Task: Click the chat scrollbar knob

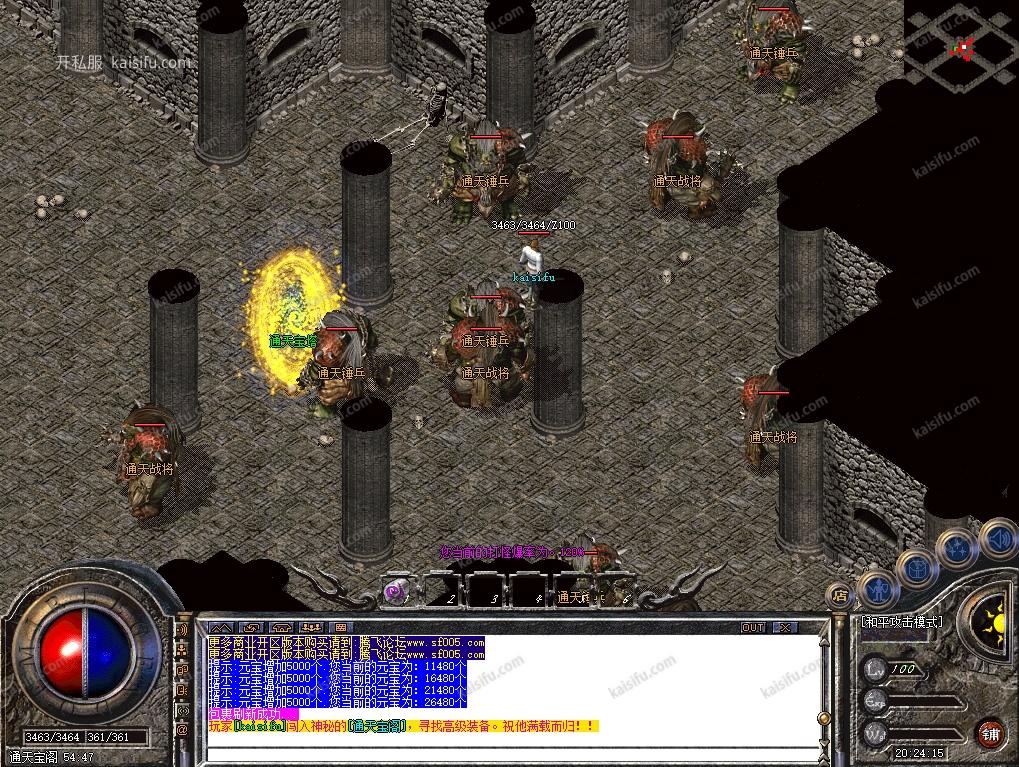Action: click(x=822, y=718)
